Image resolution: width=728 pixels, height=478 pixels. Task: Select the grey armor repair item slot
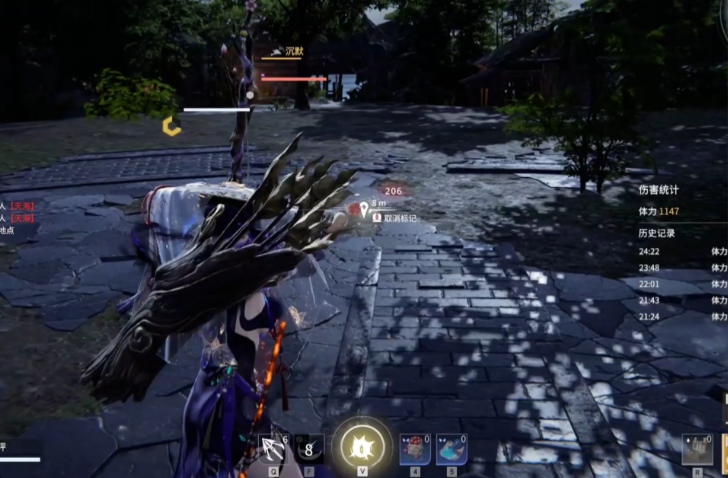[x=697, y=449]
